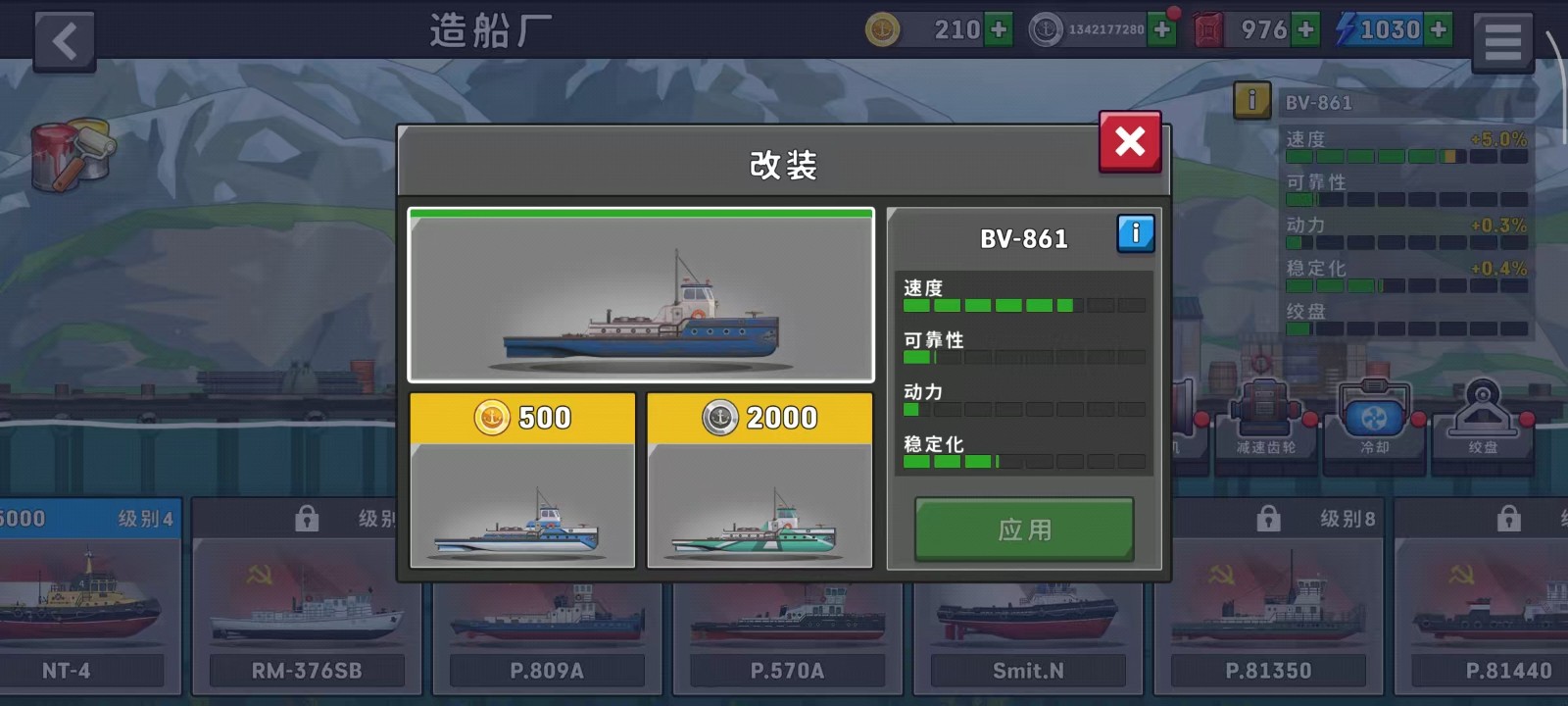Add more gold coins with plus button
The width and height of the screenshot is (1568, 706).
click(999, 30)
